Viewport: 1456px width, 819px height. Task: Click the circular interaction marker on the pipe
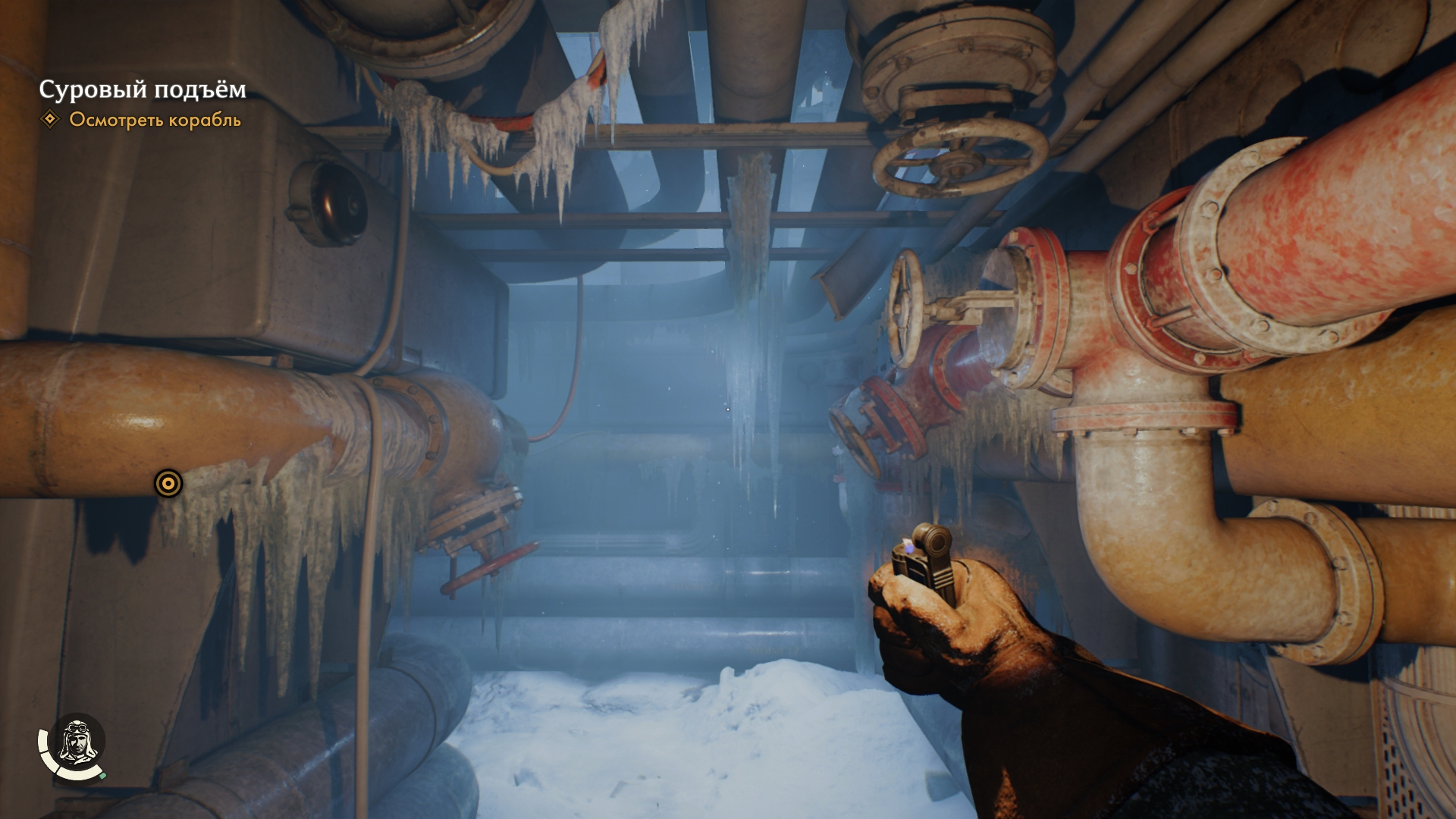click(168, 483)
